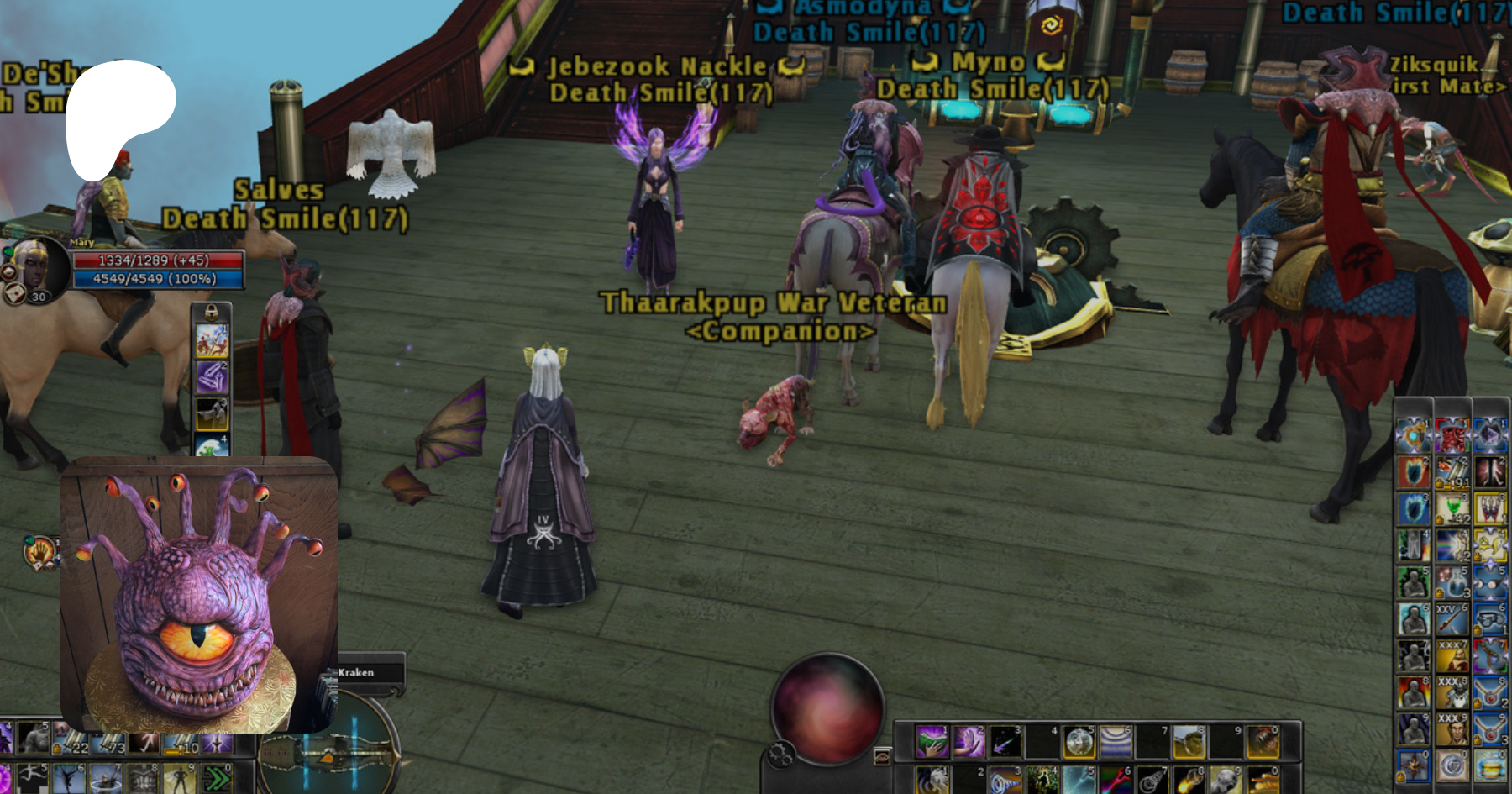1512x794 pixels.
Task: Click Mary's character portrait
Action: click(35, 267)
